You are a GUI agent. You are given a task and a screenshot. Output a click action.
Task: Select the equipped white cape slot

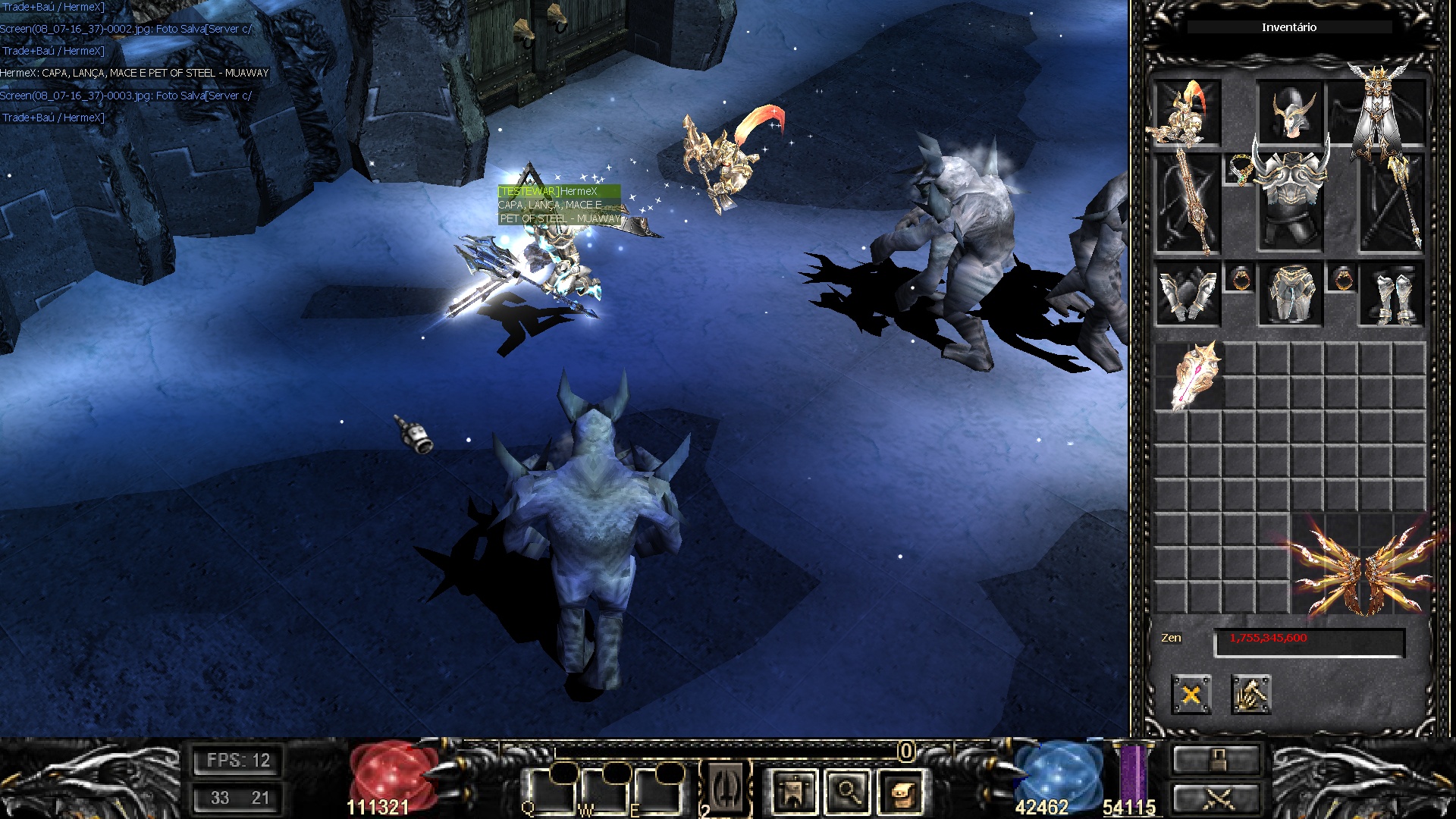[1384, 112]
